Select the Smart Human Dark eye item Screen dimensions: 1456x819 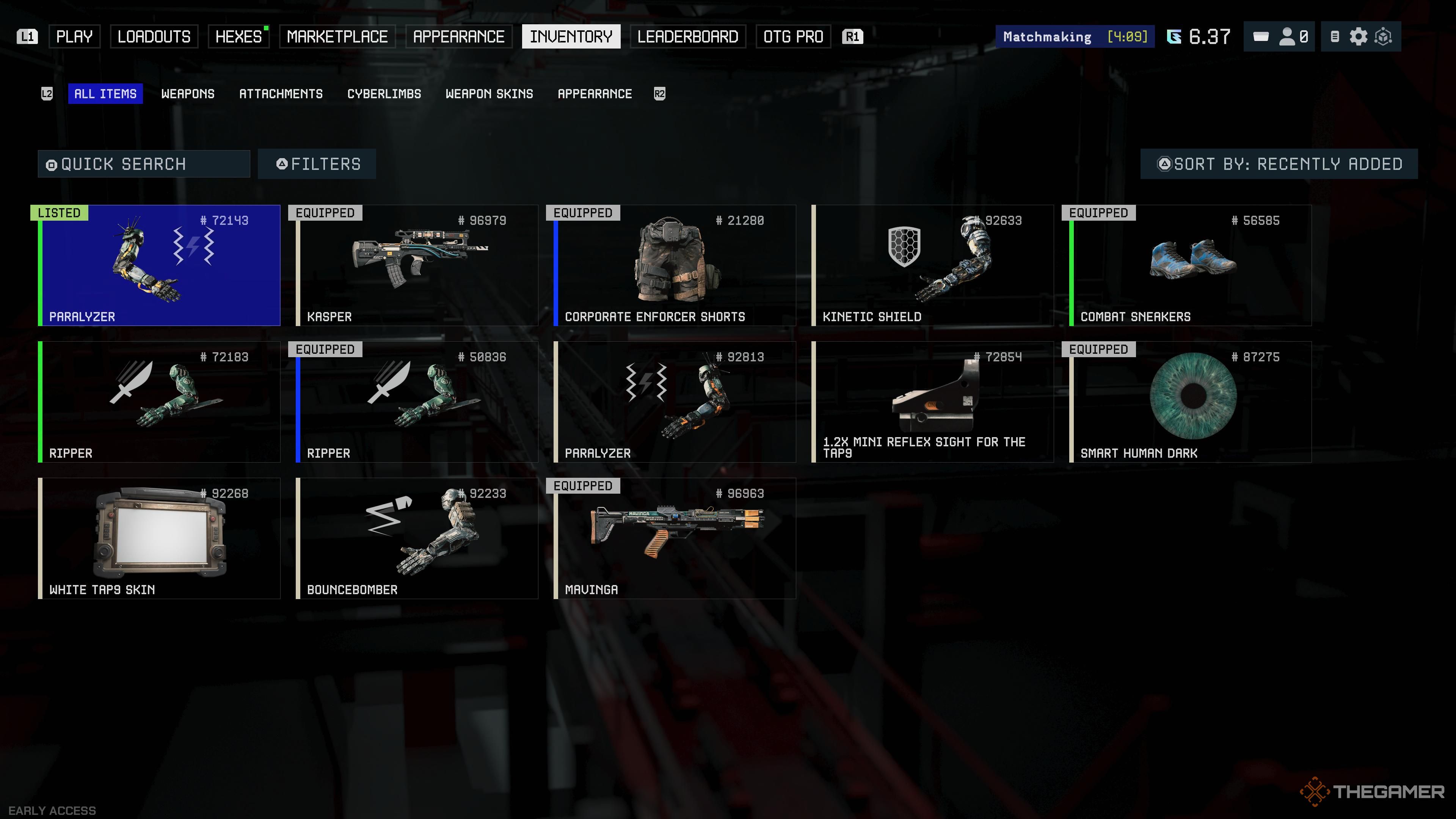point(1190,402)
